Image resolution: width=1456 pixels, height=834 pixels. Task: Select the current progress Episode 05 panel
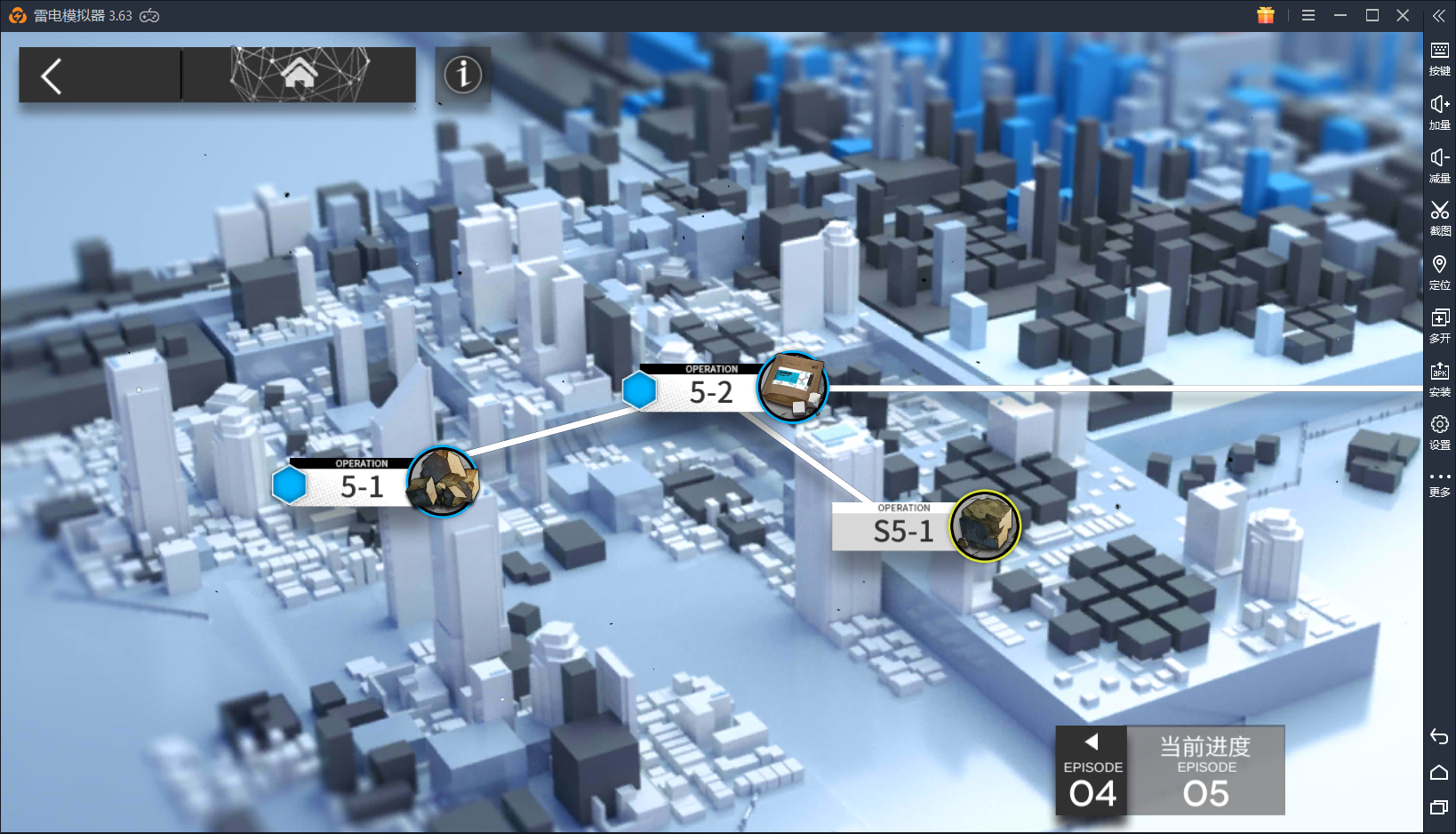(1205, 771)
